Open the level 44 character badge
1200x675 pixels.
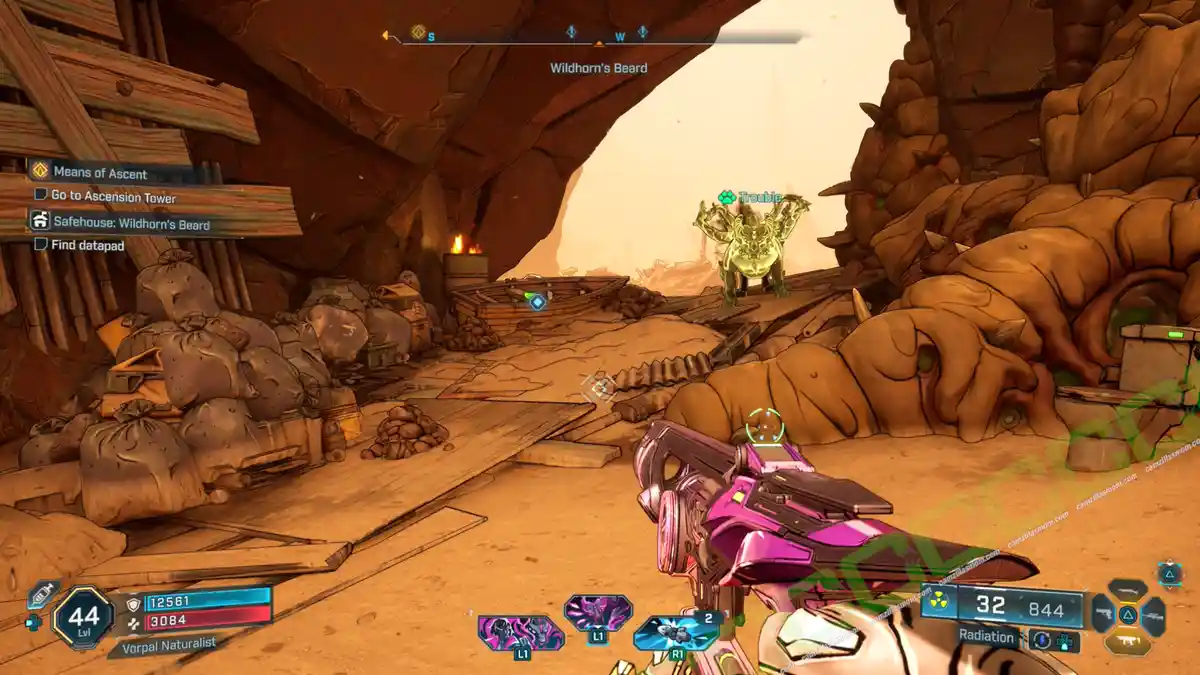coord(83,616)
